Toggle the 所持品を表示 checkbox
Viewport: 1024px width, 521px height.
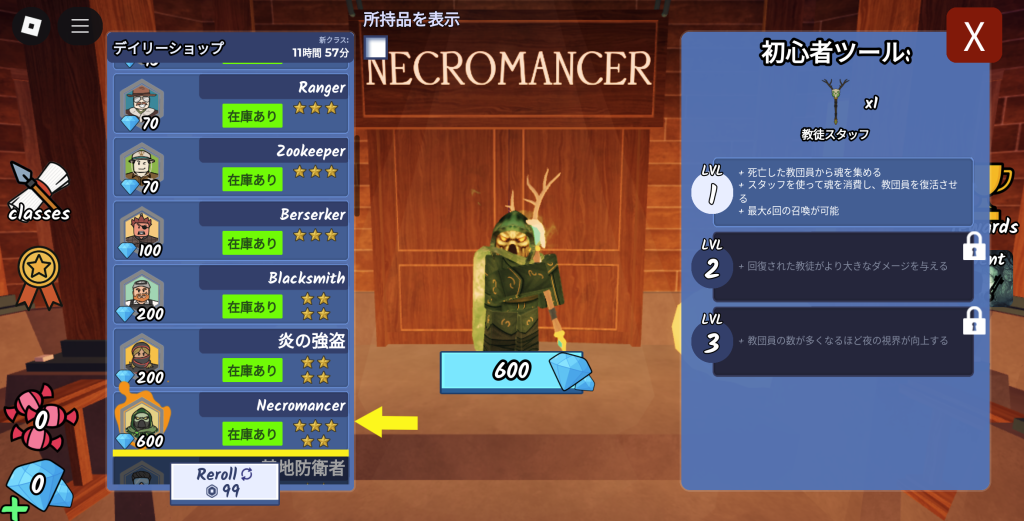tap(376, 48)
